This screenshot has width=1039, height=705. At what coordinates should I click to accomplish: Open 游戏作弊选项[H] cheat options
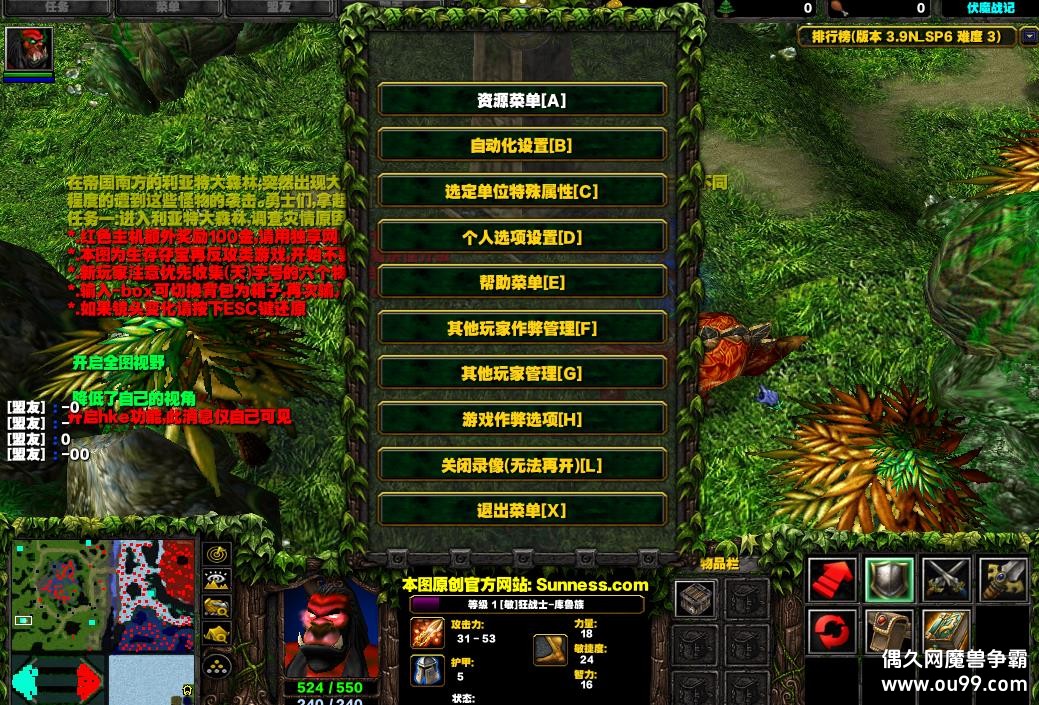[x=521, y=420]
